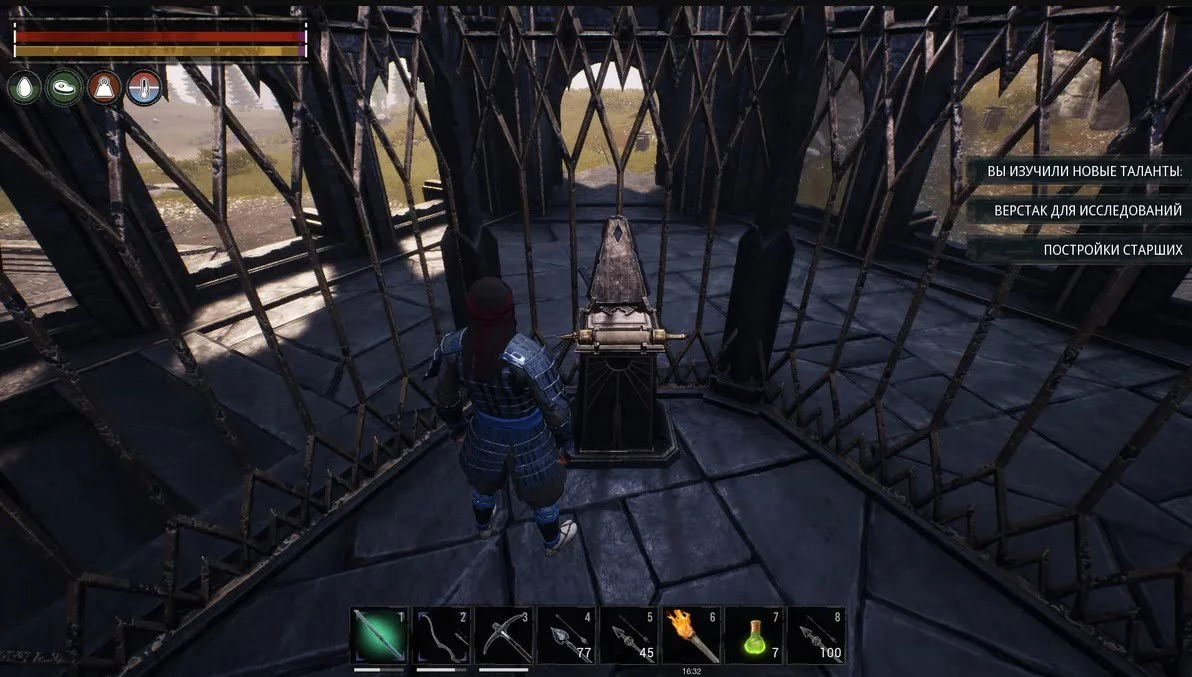Choose the pickaxe in hotbar slot 3

pos(504,635)
